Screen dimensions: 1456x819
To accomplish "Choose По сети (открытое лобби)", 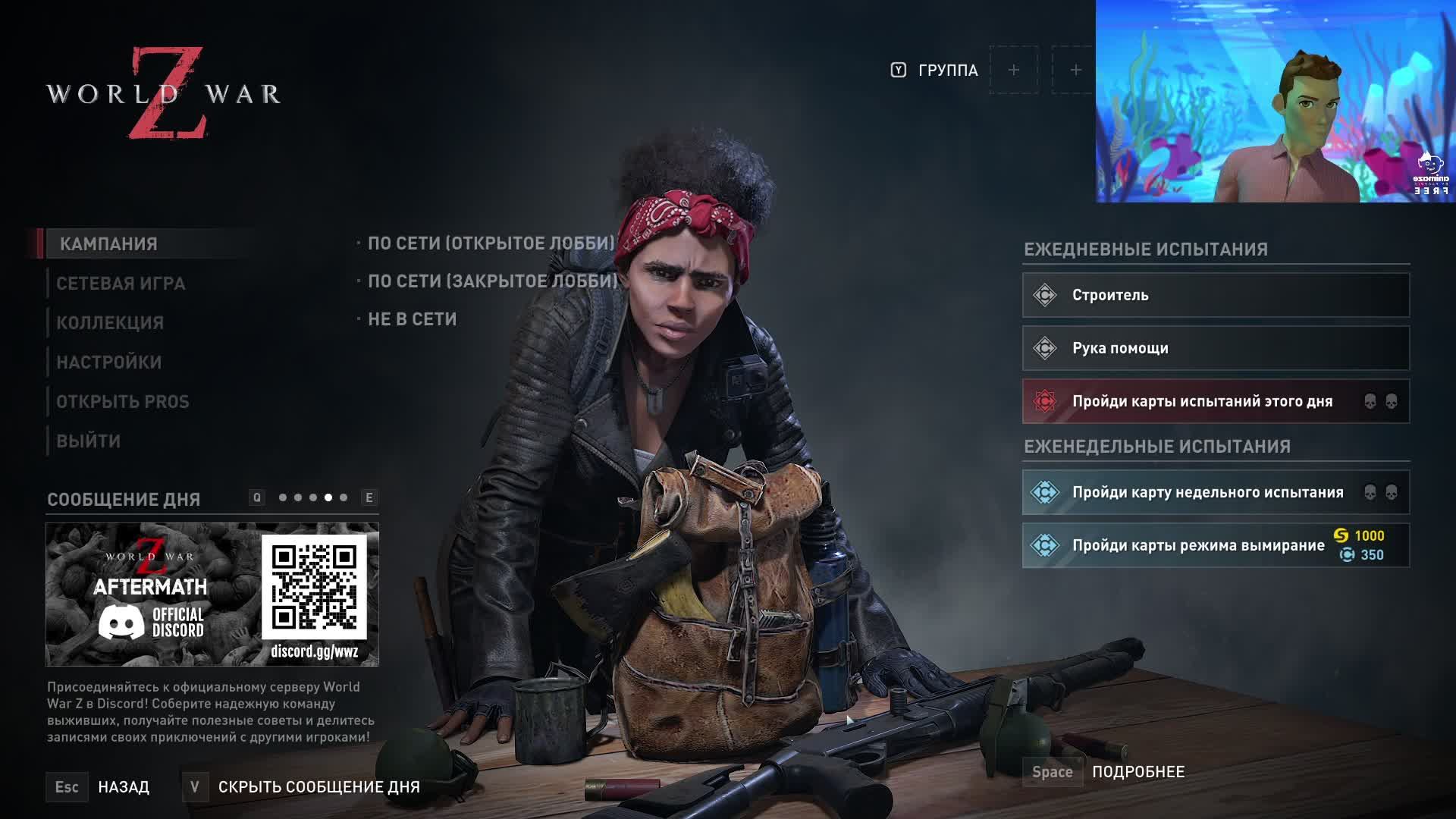I will coord(491,243).
